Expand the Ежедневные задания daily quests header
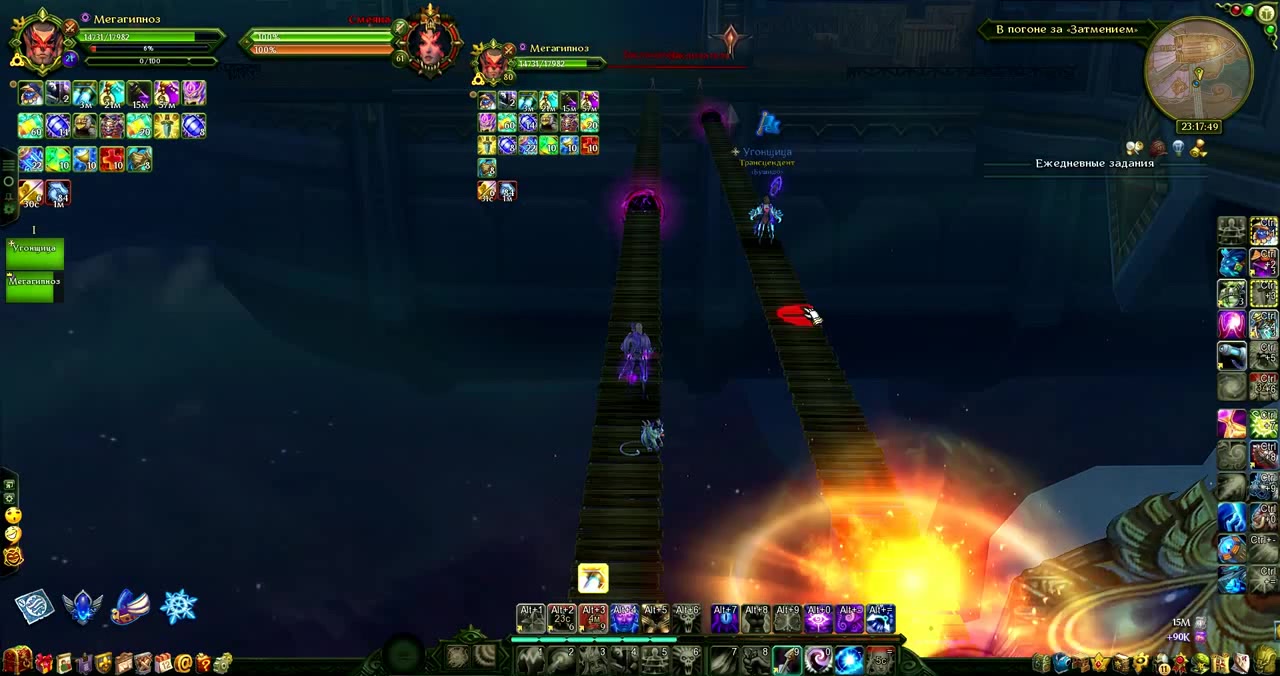1280x676 pixels. 1094,163
